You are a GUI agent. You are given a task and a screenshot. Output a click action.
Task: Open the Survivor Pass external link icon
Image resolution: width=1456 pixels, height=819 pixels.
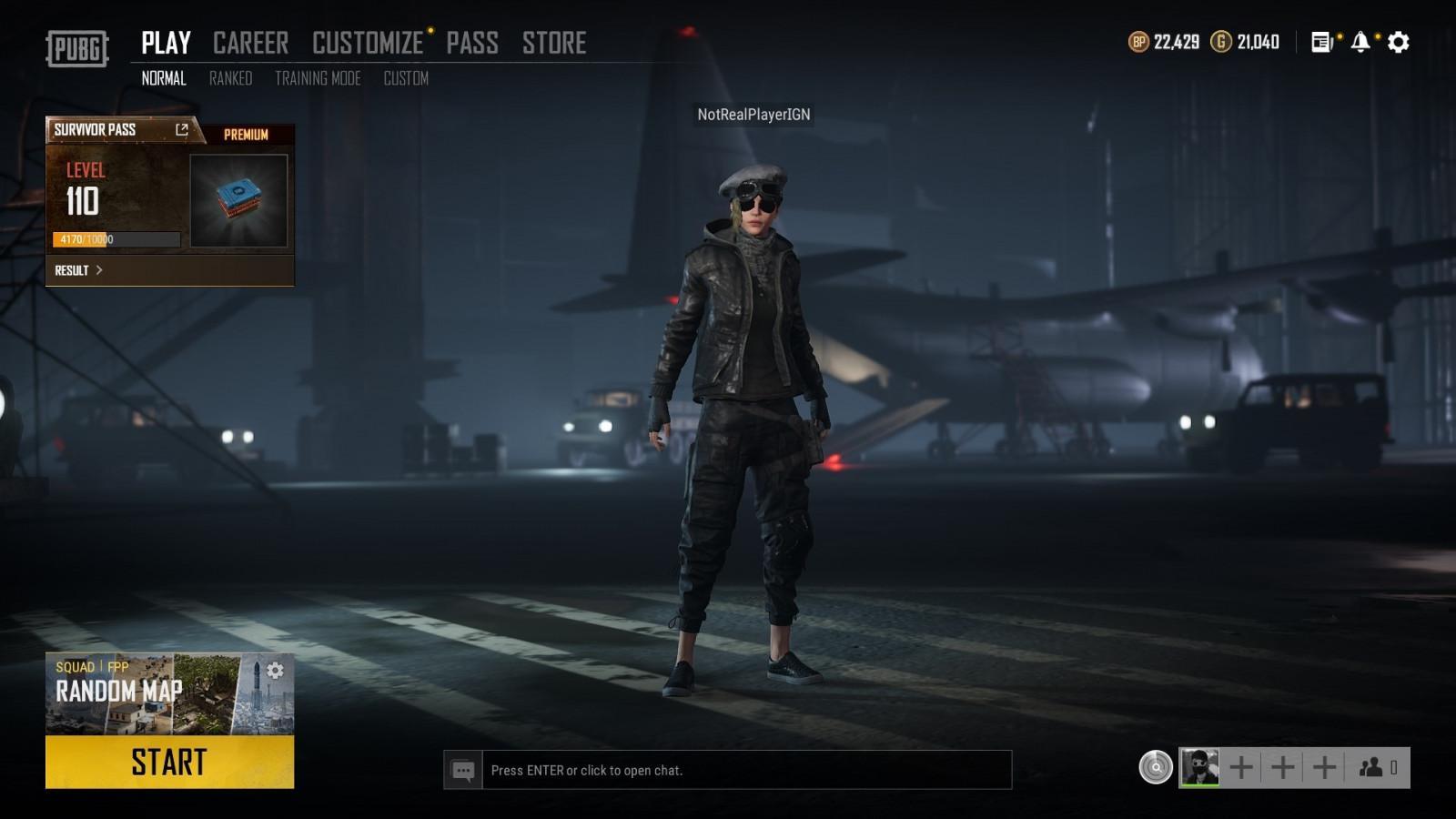182,130
